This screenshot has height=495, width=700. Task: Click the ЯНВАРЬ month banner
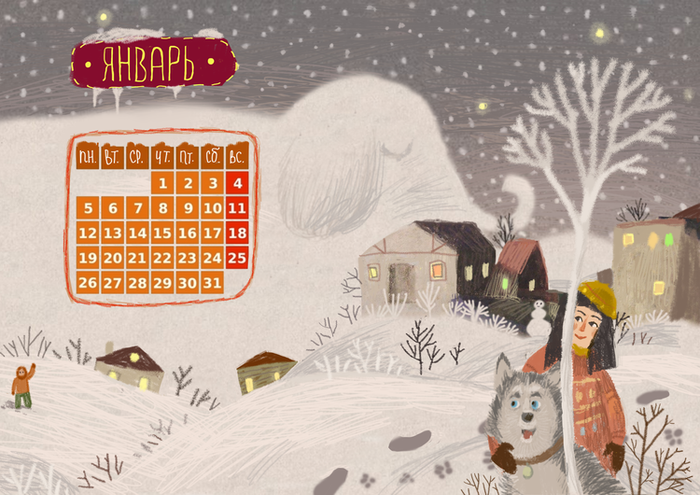[x=152, y=64]
